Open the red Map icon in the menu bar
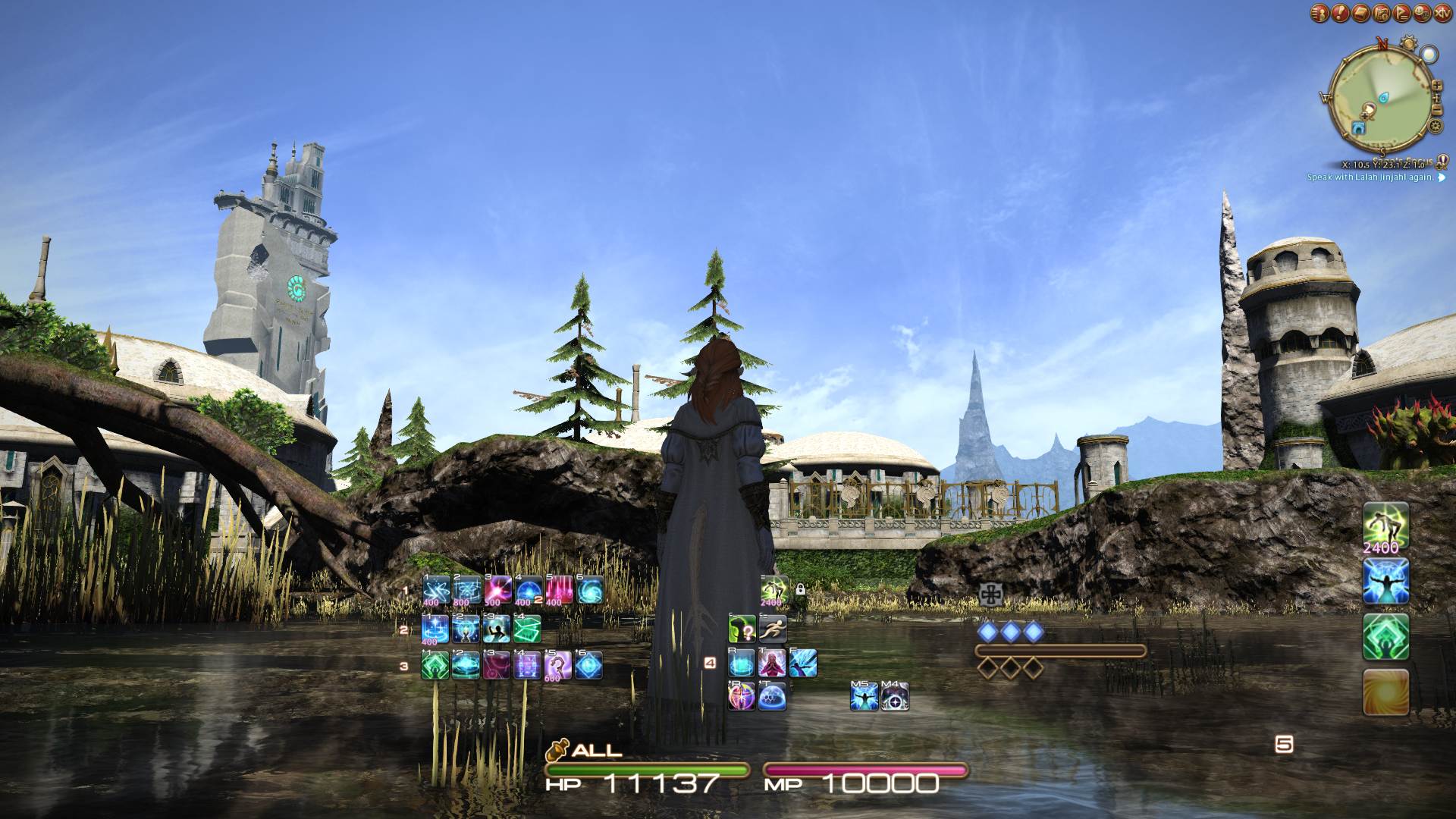This screenshot has width=1456, height=819. [1380, 13]
